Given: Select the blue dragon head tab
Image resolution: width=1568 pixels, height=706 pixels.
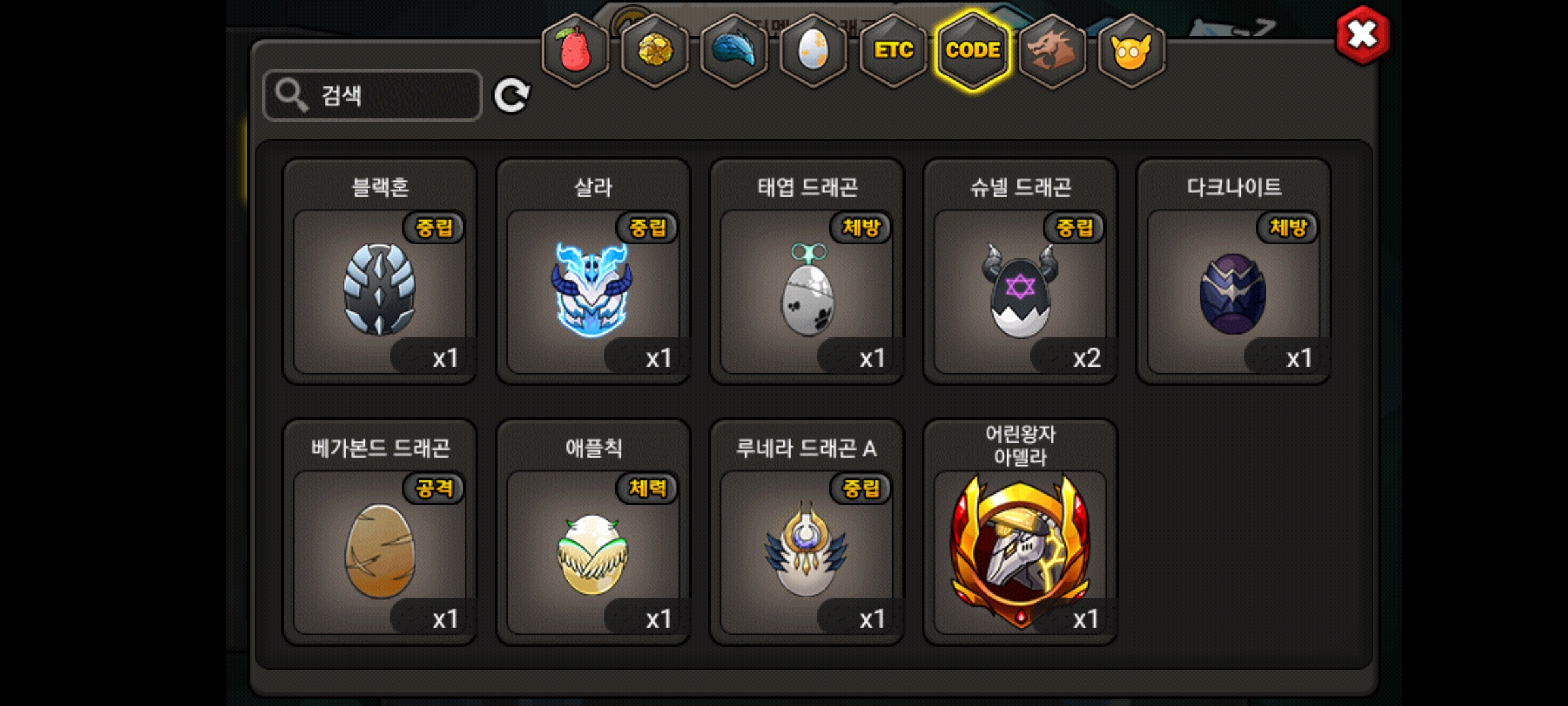Looking at the screenshot, I should (734, 50).
